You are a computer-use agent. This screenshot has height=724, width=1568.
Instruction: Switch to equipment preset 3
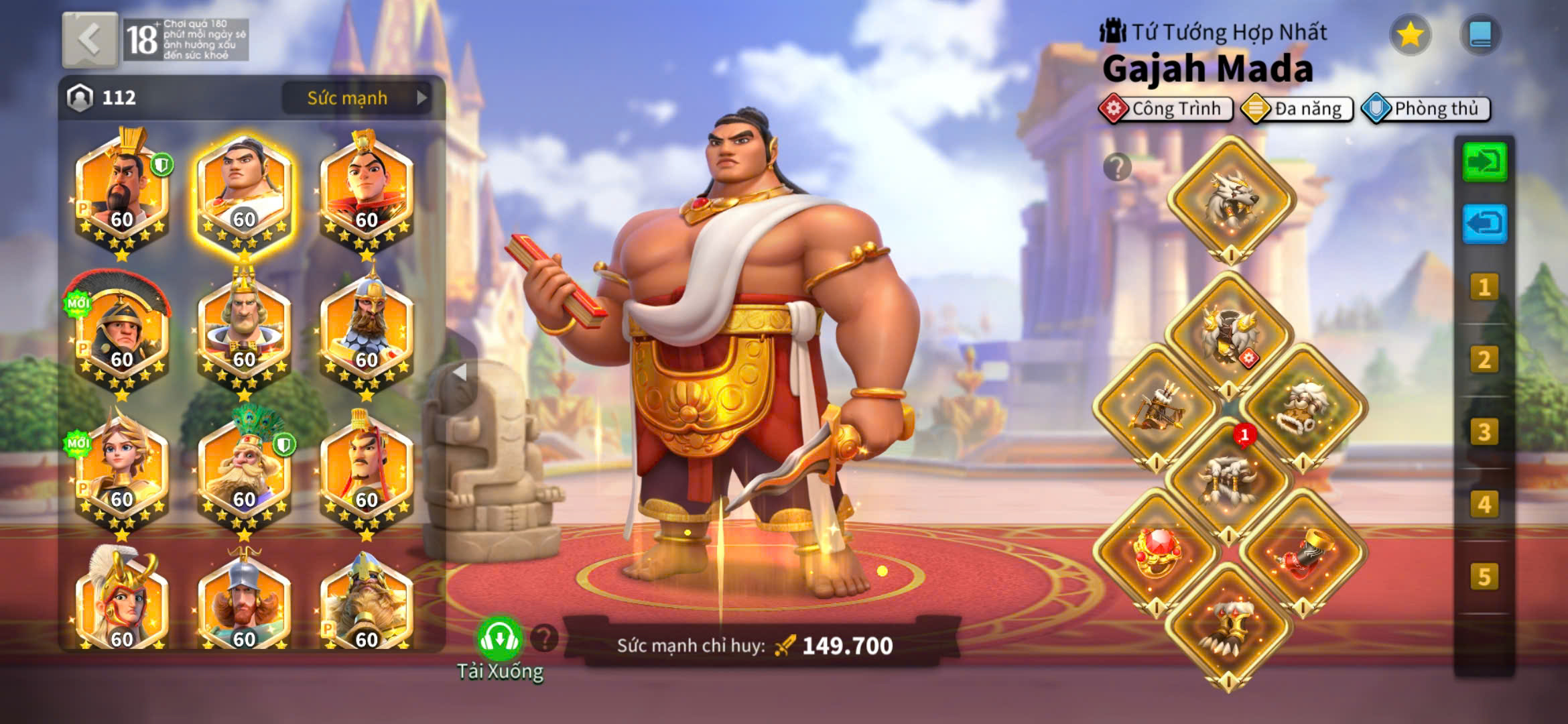tap(1484, 432)
